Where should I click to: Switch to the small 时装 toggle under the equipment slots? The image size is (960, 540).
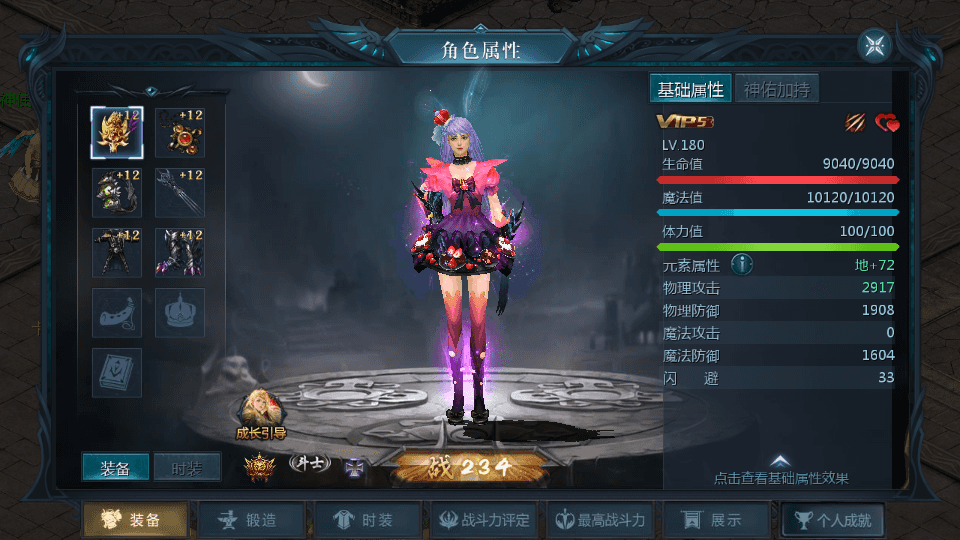[187, 467]
